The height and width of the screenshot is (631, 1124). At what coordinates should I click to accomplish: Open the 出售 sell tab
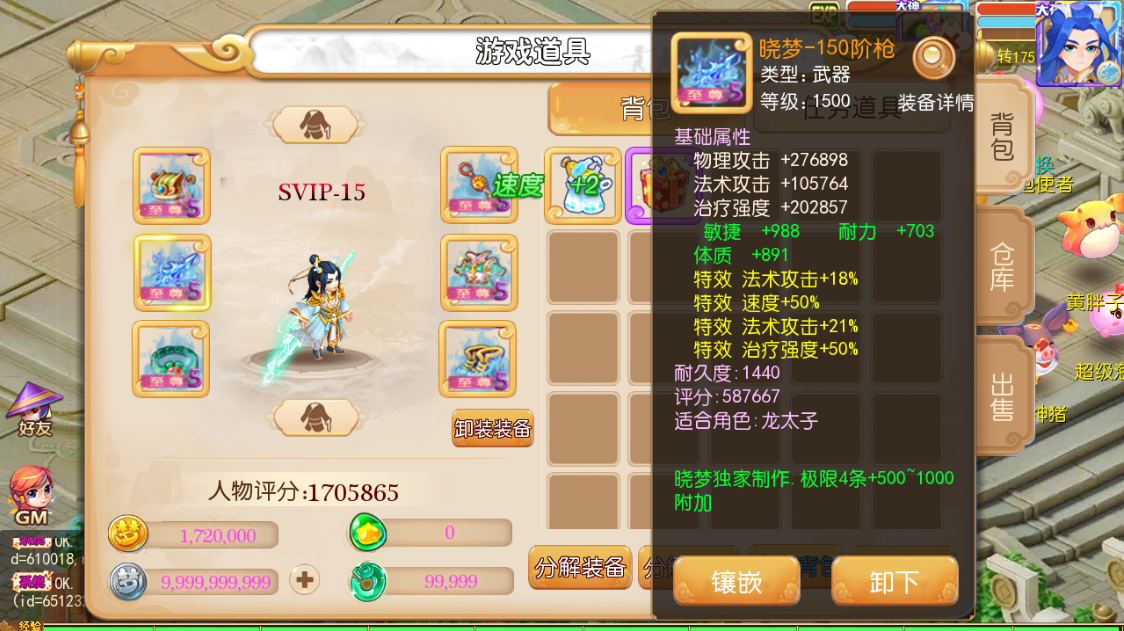[x=1002, y=396]
